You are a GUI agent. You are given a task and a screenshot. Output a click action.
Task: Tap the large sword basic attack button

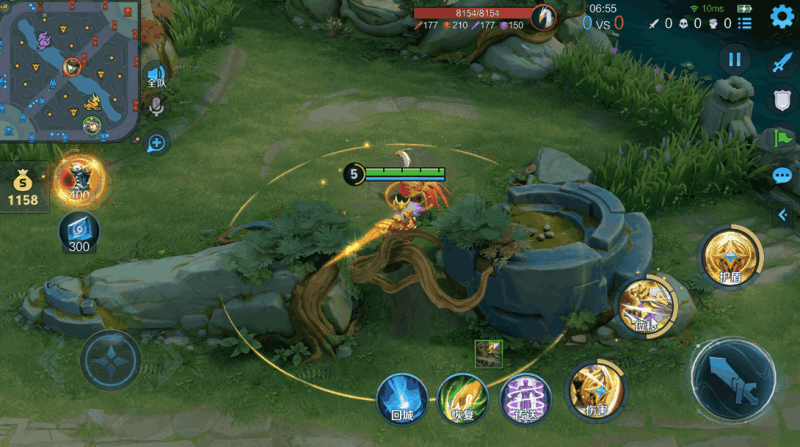coord(735,379)
